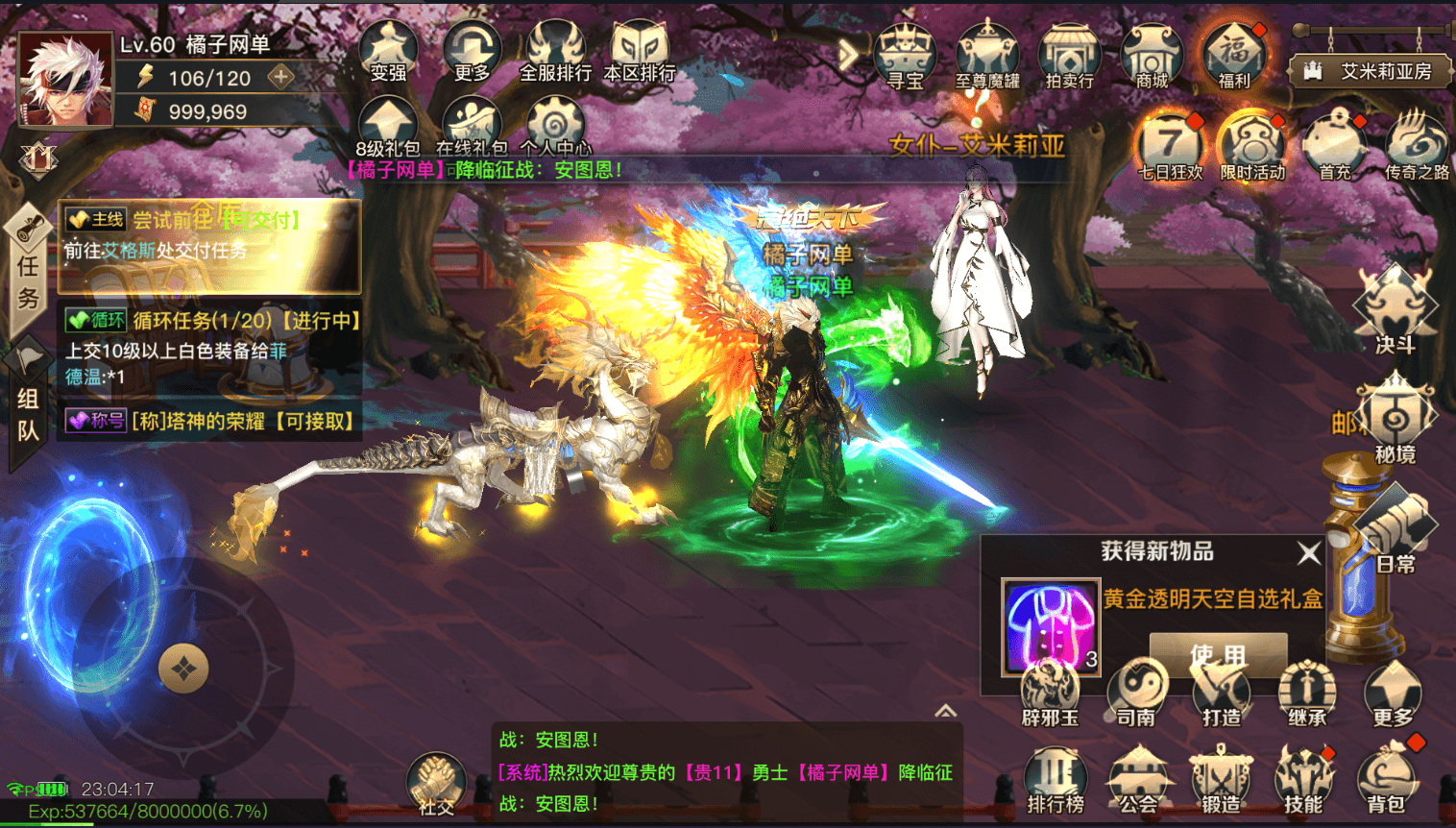This screenshot has height=828, width=1456.
Task: Open the 拍卖行 auction house
Action: pyautogui.click(x=1069, y=56)
